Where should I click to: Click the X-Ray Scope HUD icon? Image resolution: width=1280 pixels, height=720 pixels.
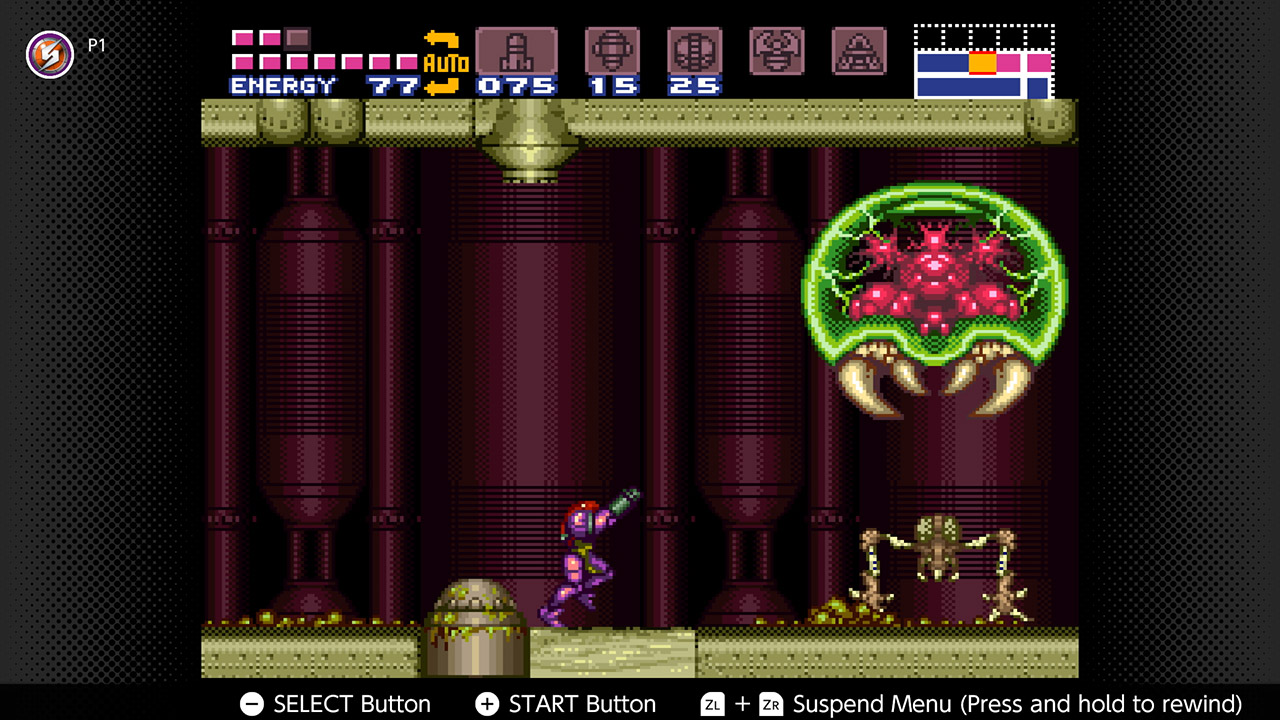click(x=859, y=50)
